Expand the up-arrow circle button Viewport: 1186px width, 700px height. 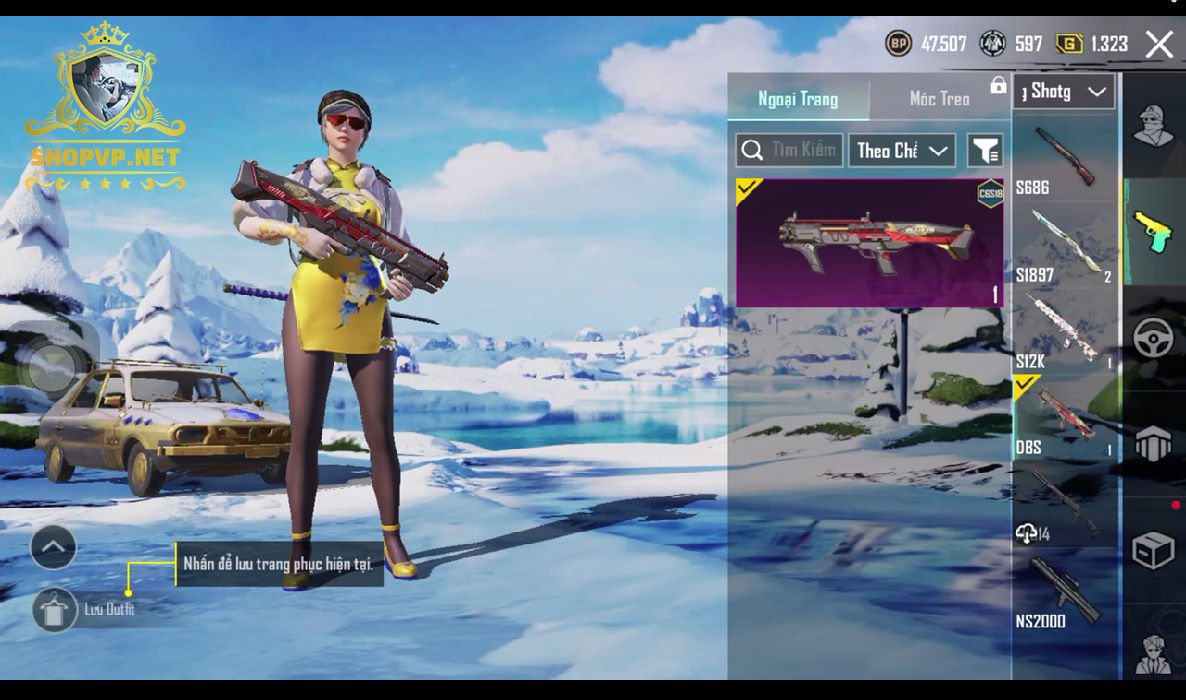click(54, 547)
